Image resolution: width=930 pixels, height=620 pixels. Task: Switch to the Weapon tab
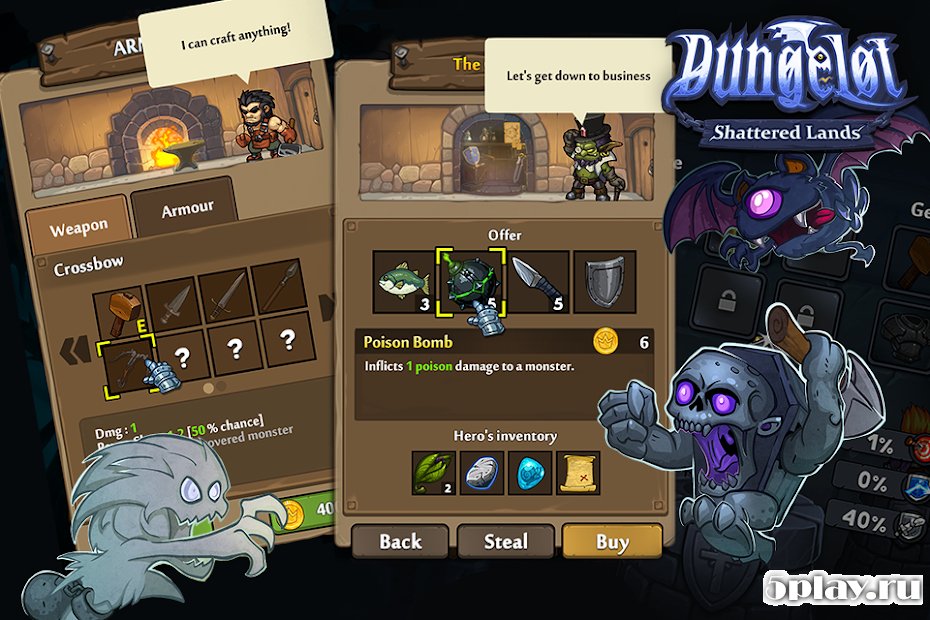point(78,229)
